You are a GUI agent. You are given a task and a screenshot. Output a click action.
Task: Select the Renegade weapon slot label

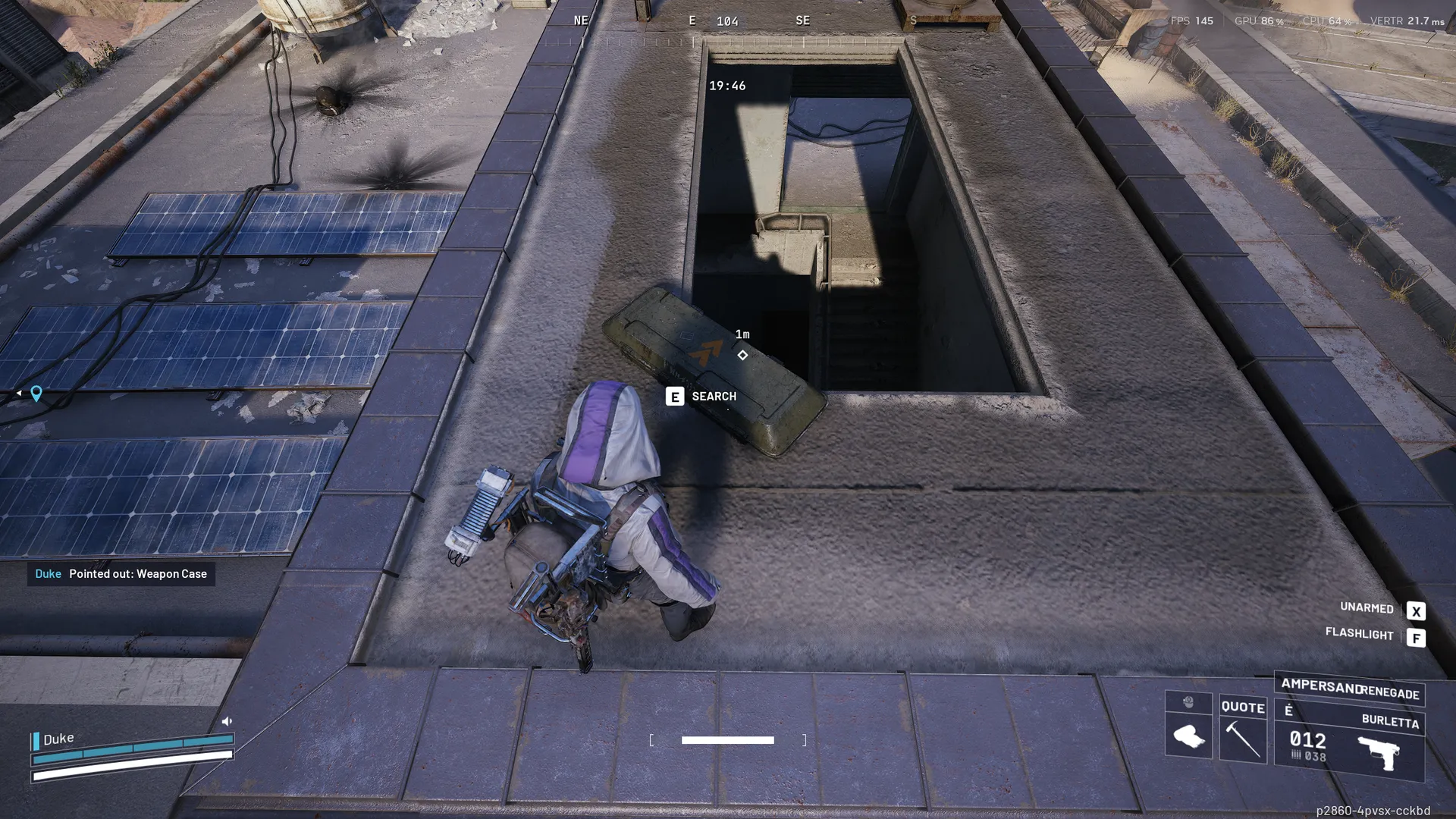coord(1389,693)
